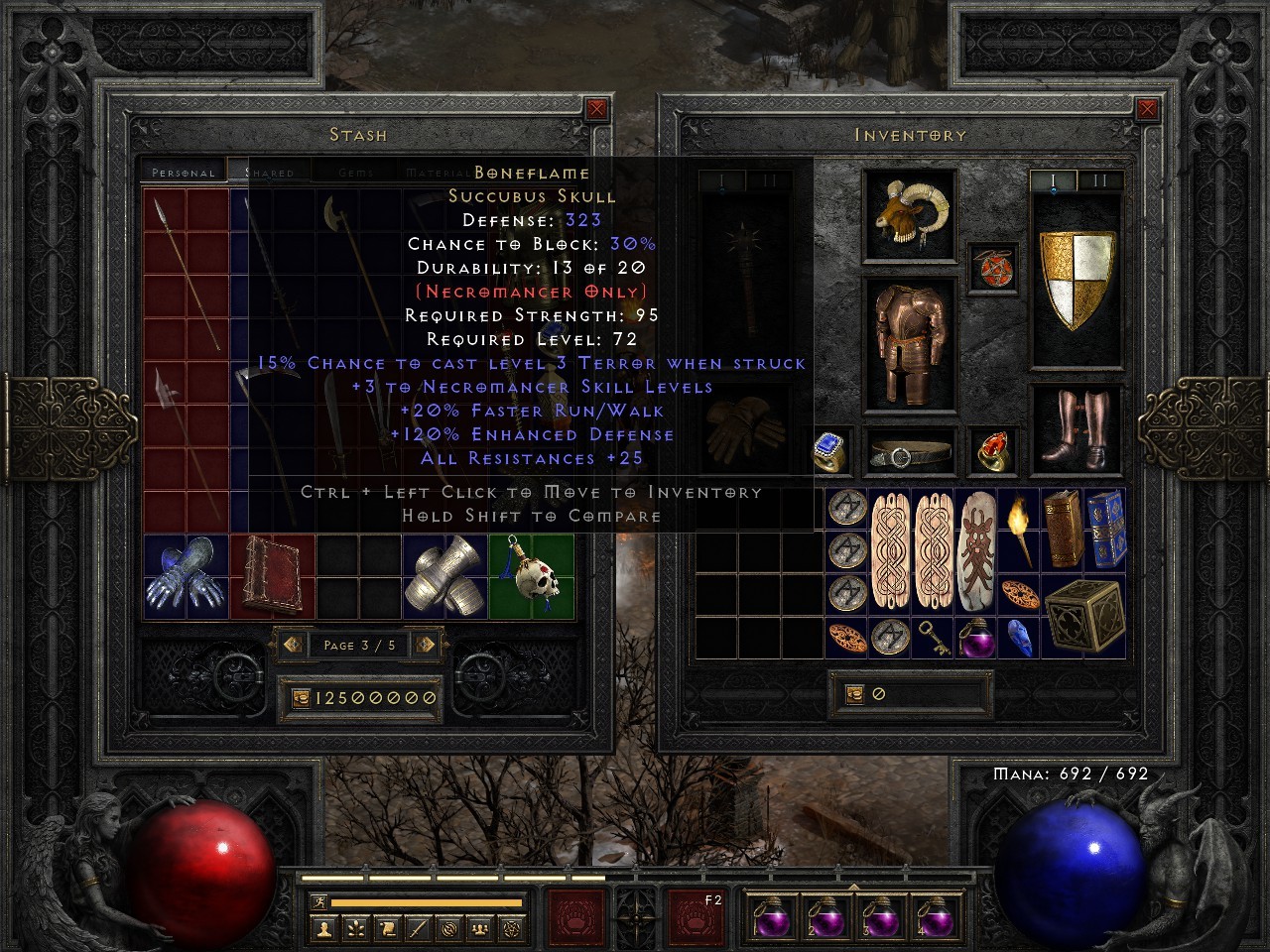This screenshot has width=1270, height=952.
Task: Click the spiral message log icon
Action: coord(448,929)
